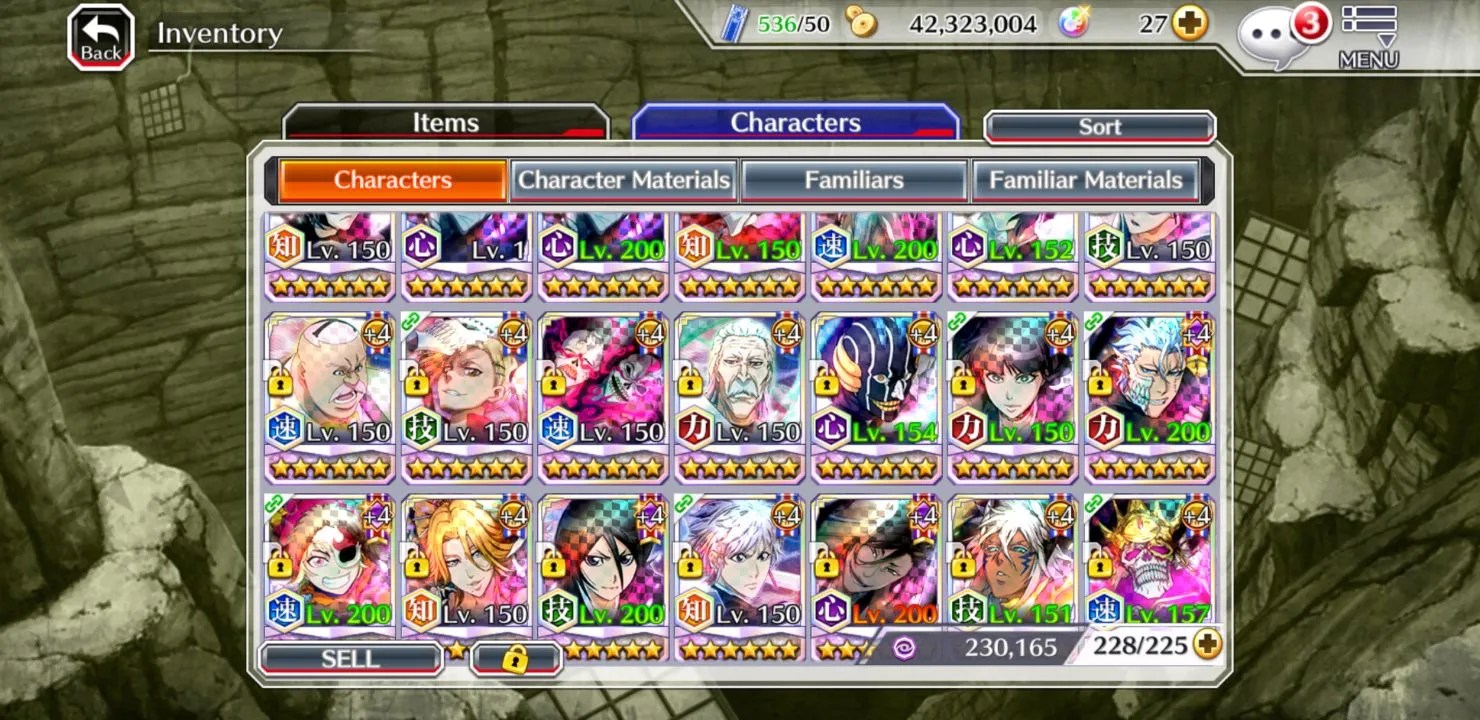Toggle the padlock lock button beside SELL

coord(515,659)
